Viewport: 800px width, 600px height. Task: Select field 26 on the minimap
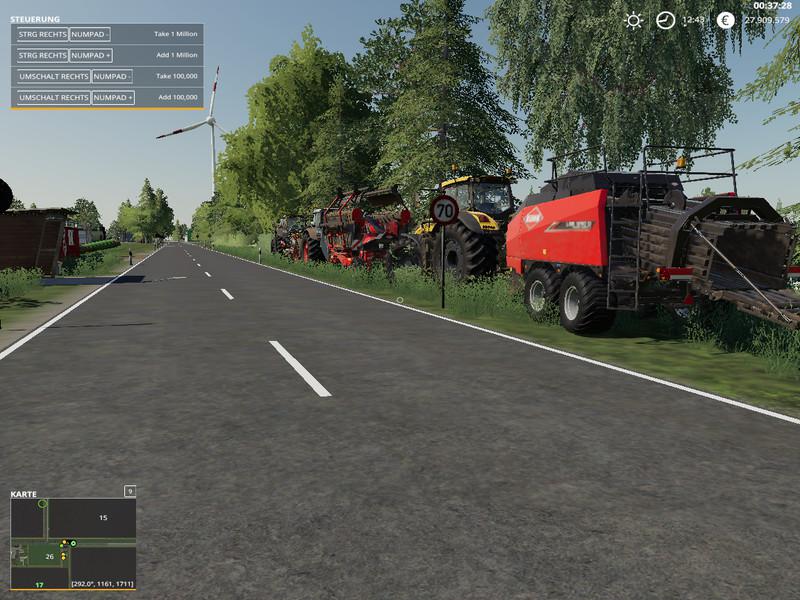click(49, 557)
